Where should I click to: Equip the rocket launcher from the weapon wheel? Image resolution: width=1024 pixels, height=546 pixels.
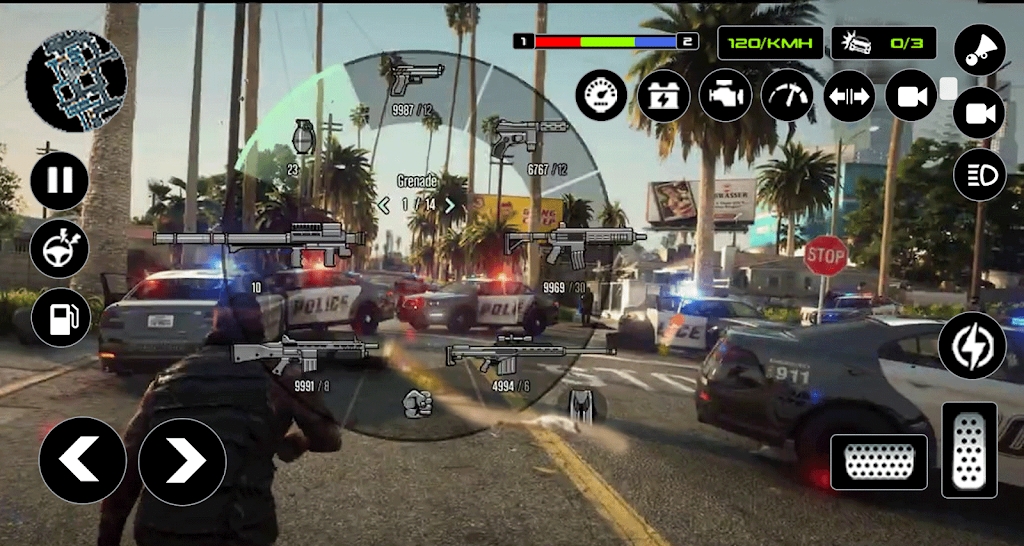[257, 241]
